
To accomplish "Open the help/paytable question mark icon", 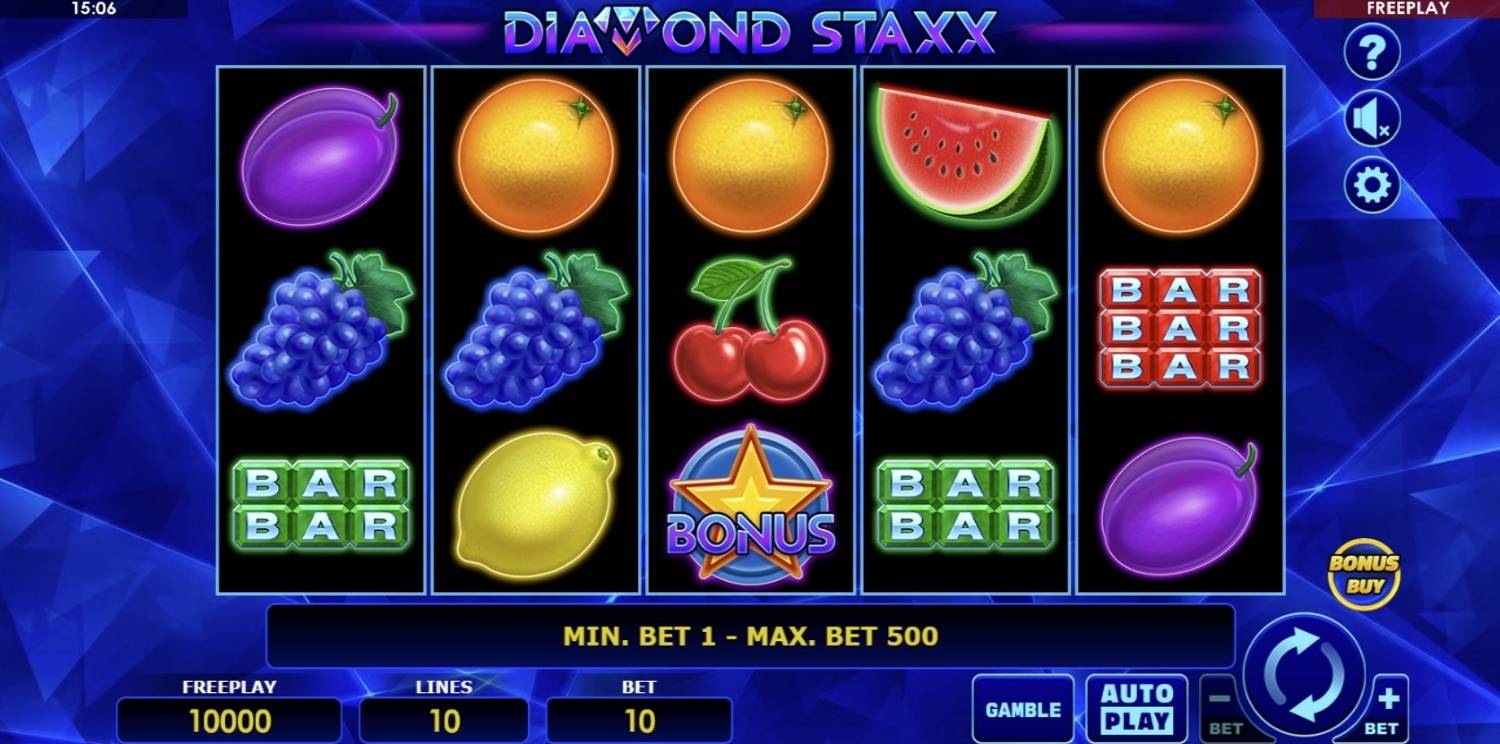I will (1371, 52).
